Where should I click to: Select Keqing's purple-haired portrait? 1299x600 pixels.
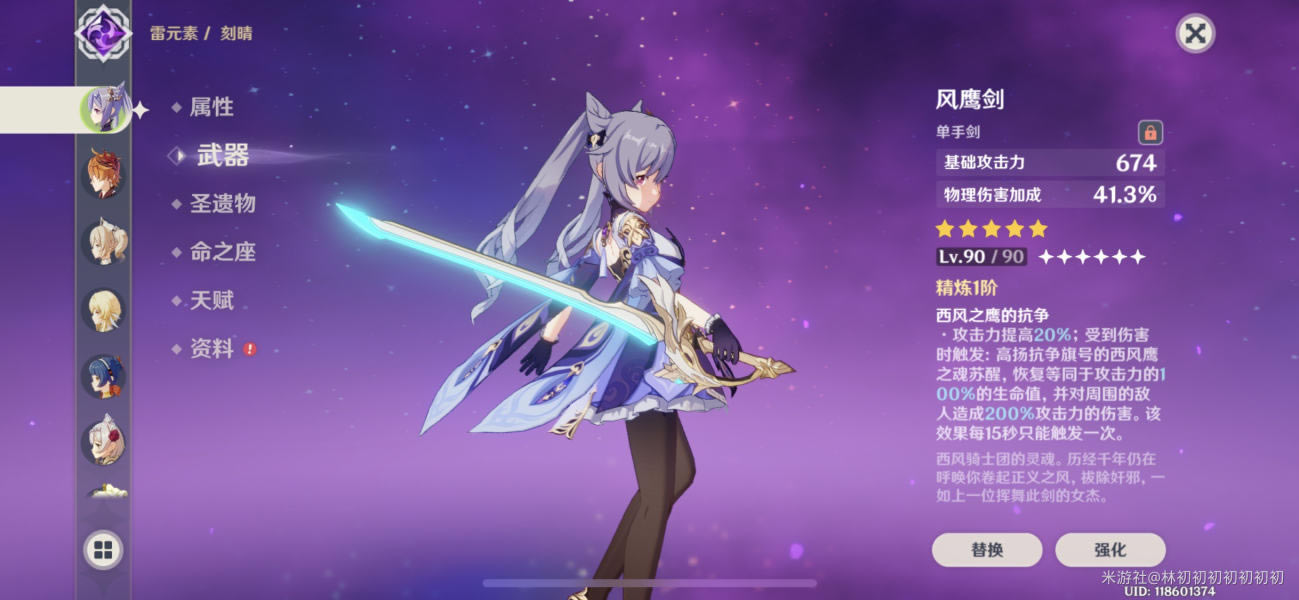[x=104, y=109]
